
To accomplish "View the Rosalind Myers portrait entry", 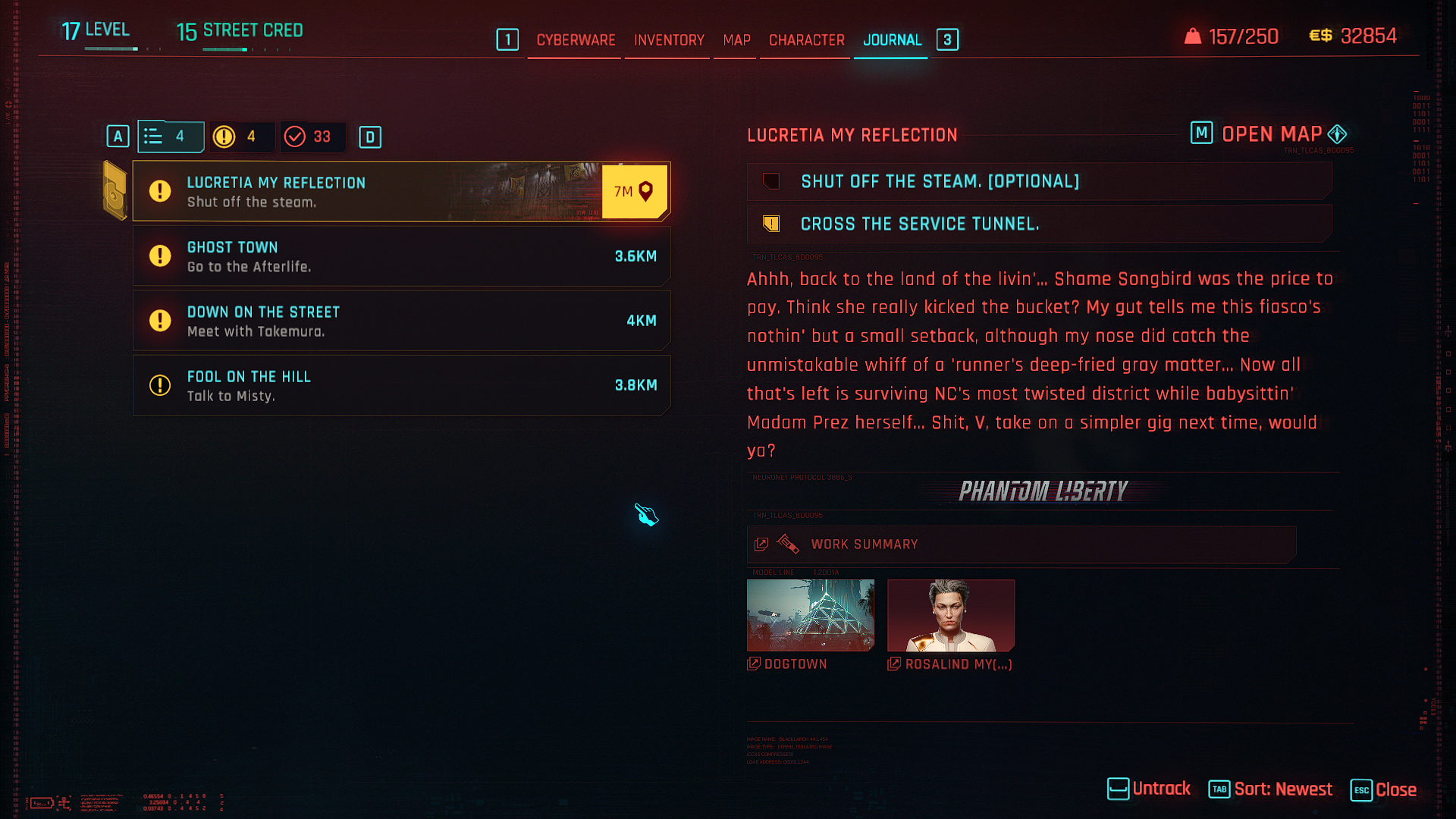I will [950, 615].
